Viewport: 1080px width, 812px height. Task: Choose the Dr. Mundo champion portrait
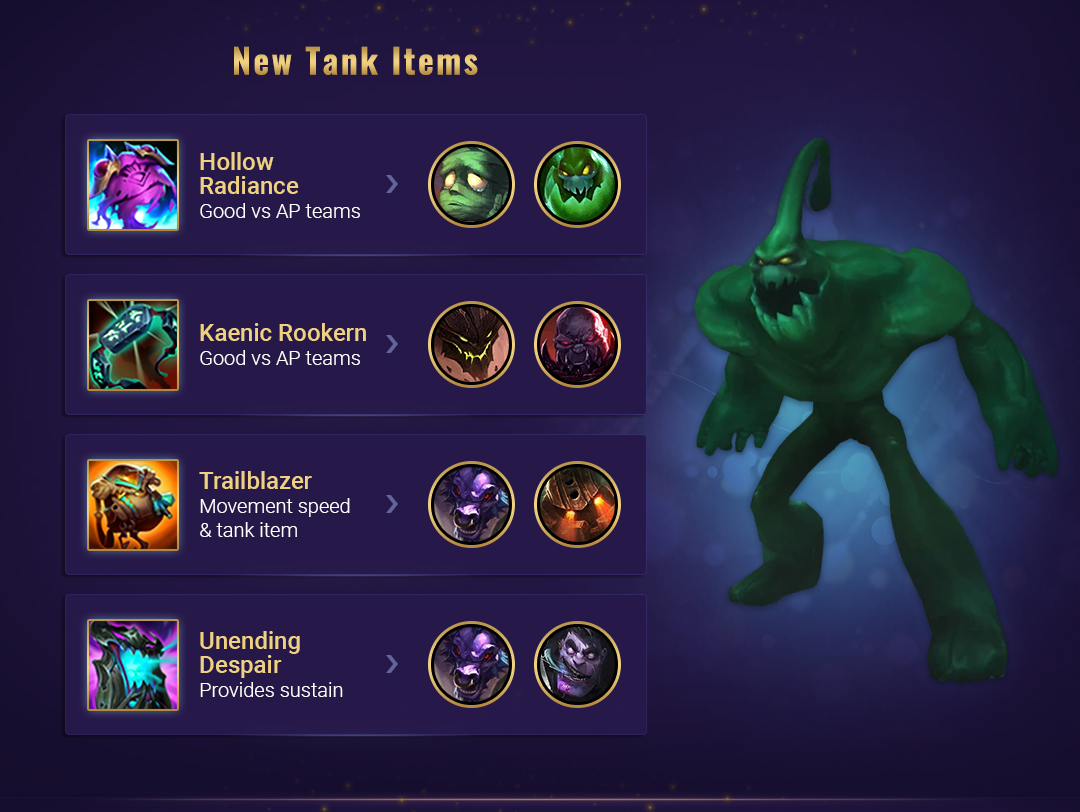577,665
